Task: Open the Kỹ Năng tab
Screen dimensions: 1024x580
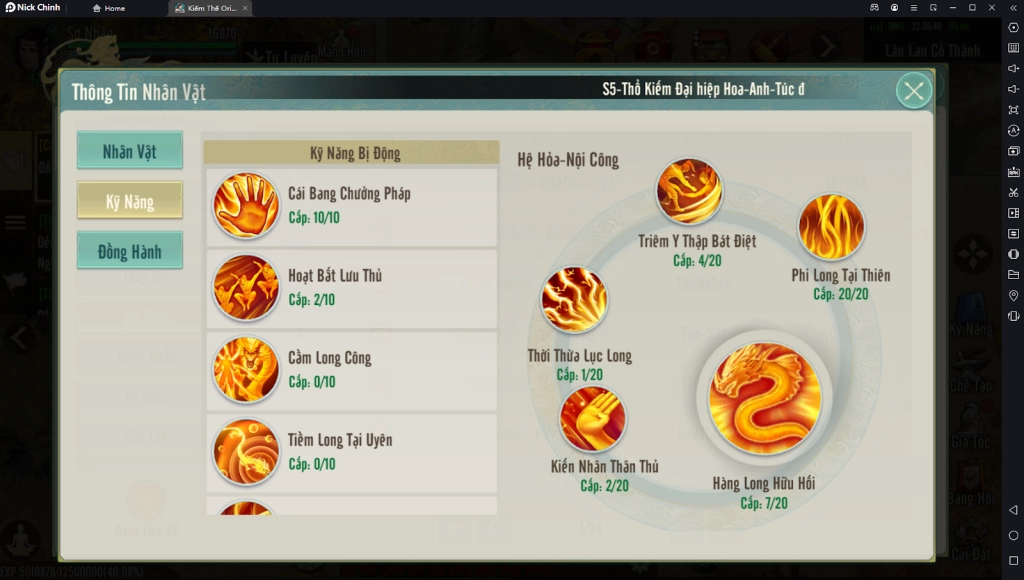Action: (x=130, y=201)
